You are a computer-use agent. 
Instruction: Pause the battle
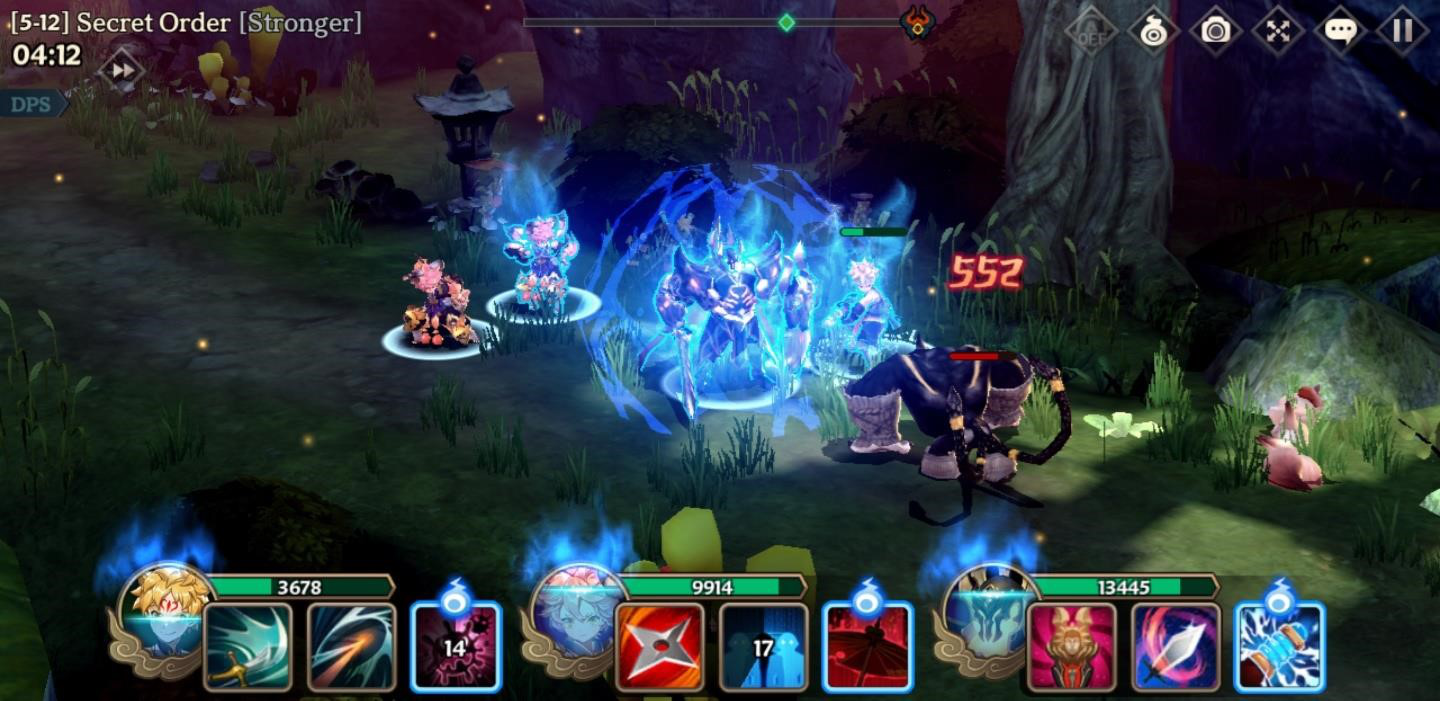[1402, 31]
